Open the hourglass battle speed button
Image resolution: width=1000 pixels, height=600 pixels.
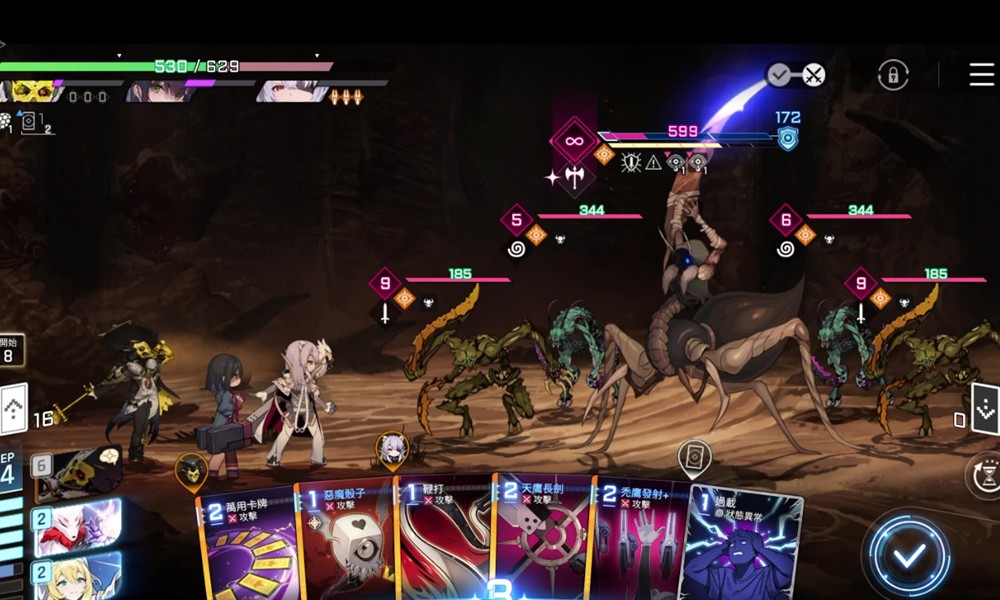tap(983, 474)
